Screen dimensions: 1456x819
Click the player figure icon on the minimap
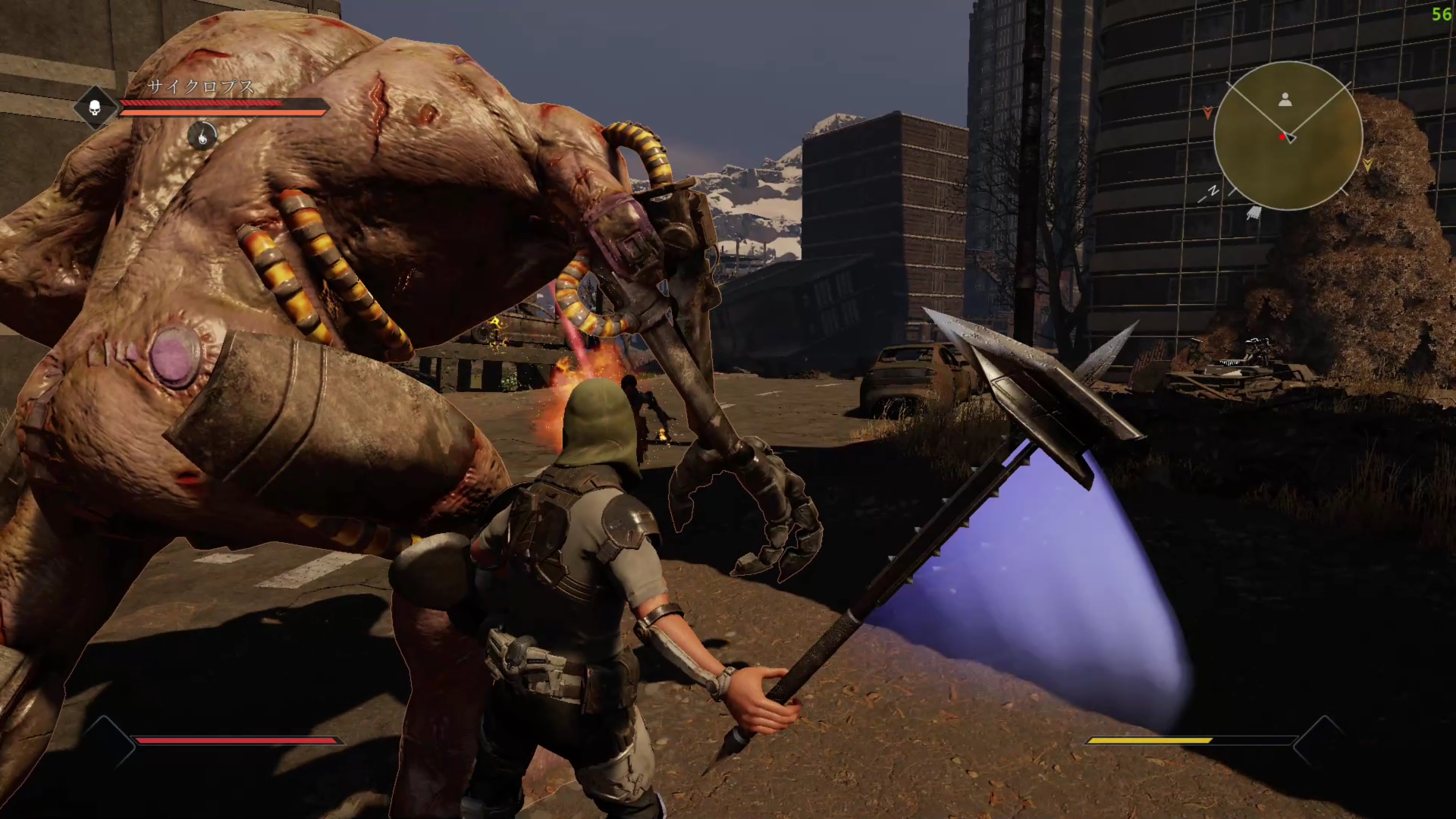pyautogui.click(x=1285, y=99)
